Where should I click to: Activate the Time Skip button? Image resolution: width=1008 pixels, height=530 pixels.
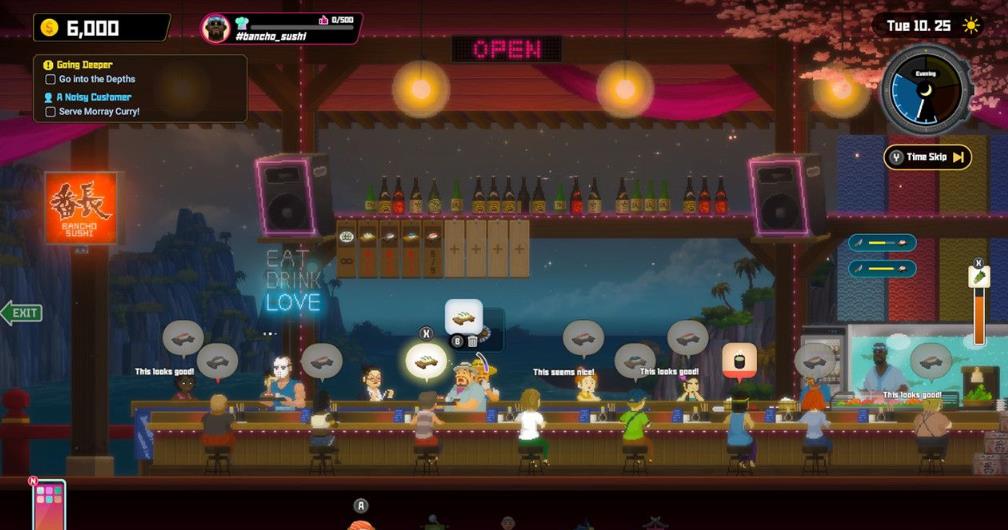pyautogui.click(x=927, y=157)
